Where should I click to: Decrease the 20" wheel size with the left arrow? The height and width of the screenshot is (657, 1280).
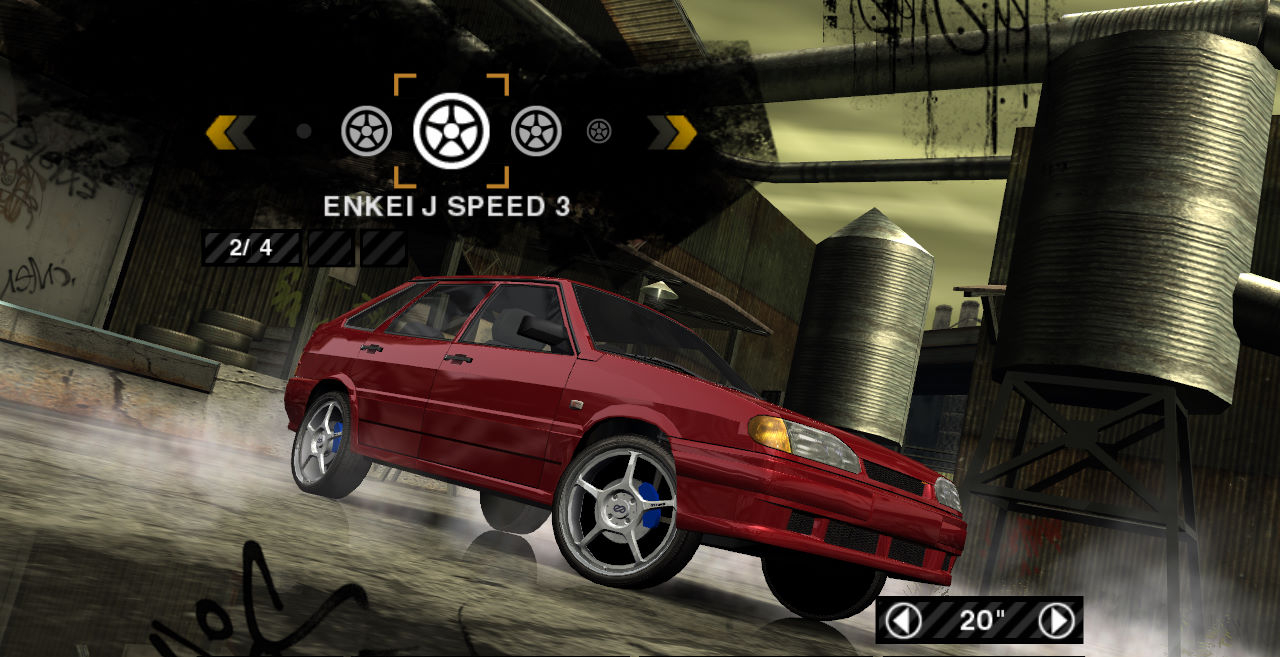click(903, 621)
